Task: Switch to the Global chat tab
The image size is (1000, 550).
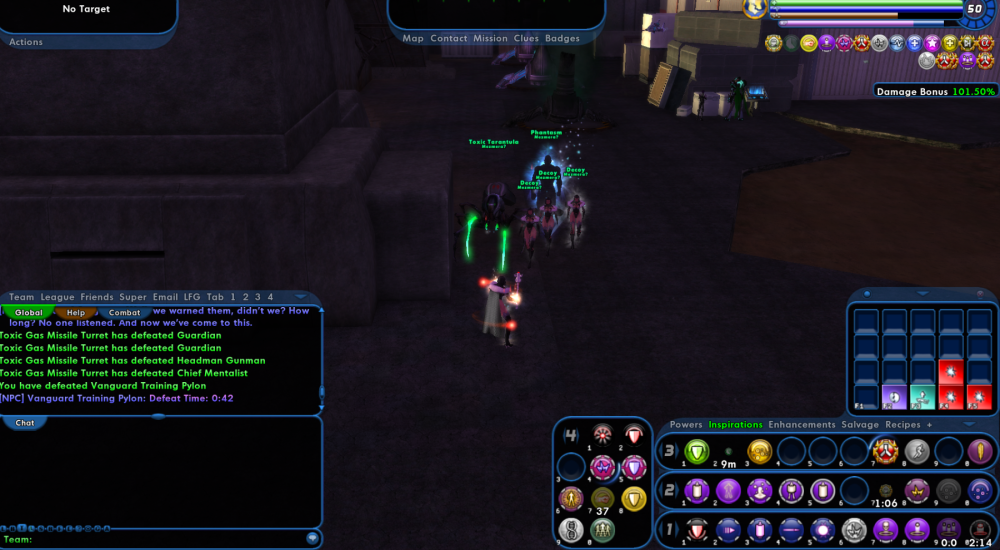Action: point(29,313)
